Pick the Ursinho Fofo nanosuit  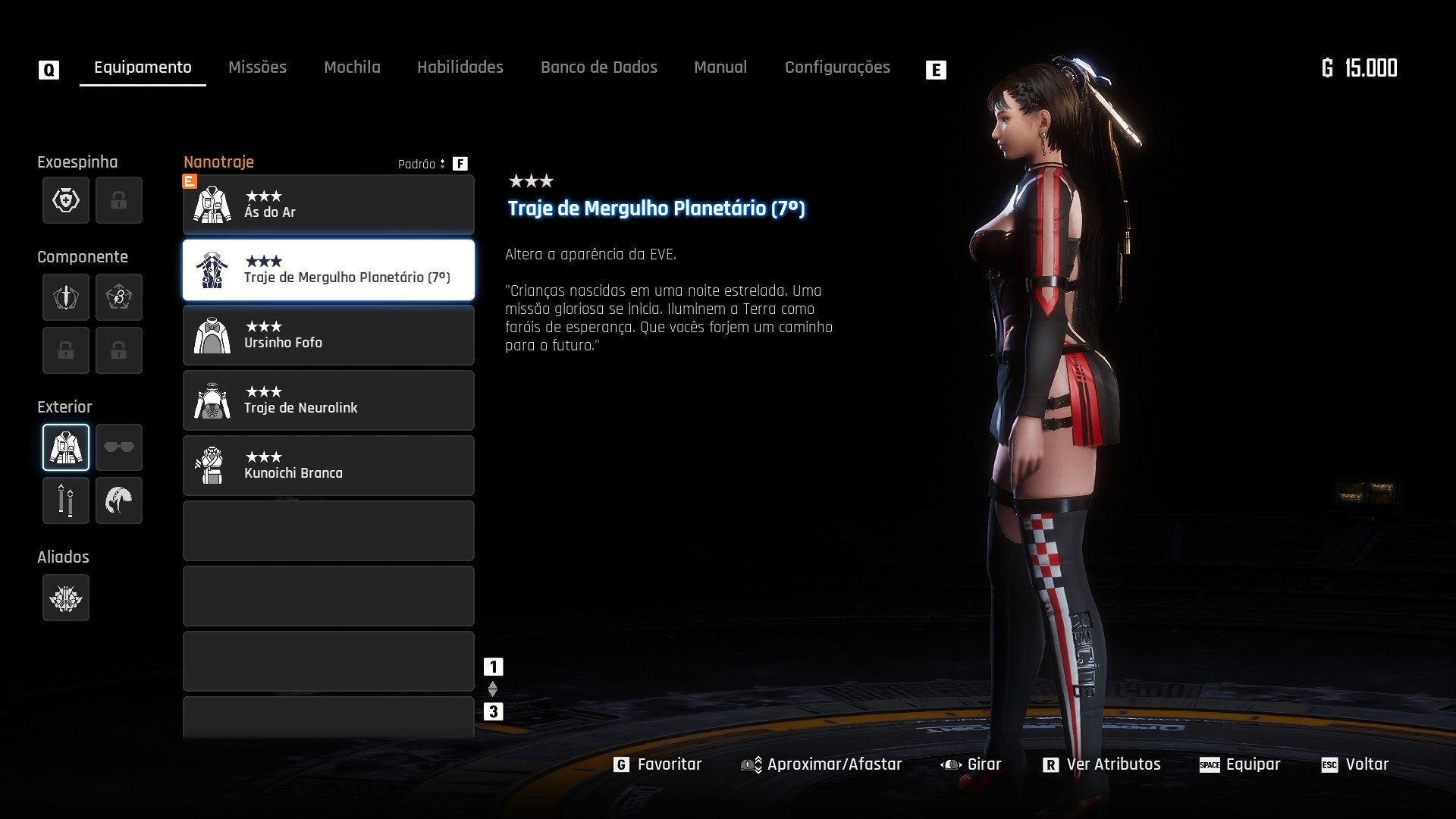[x=328, y=335]
